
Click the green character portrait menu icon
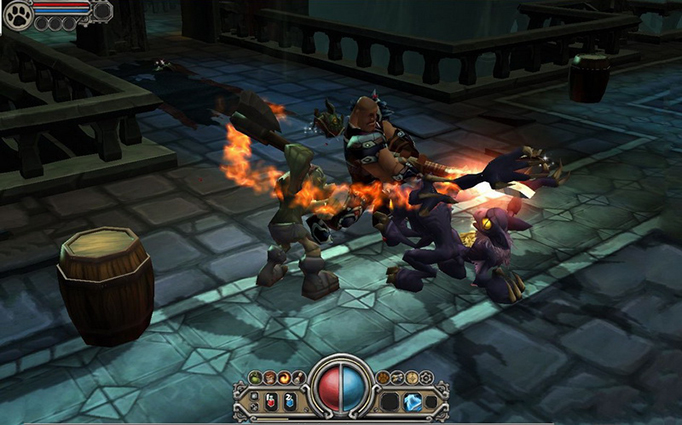click(255, 377)
